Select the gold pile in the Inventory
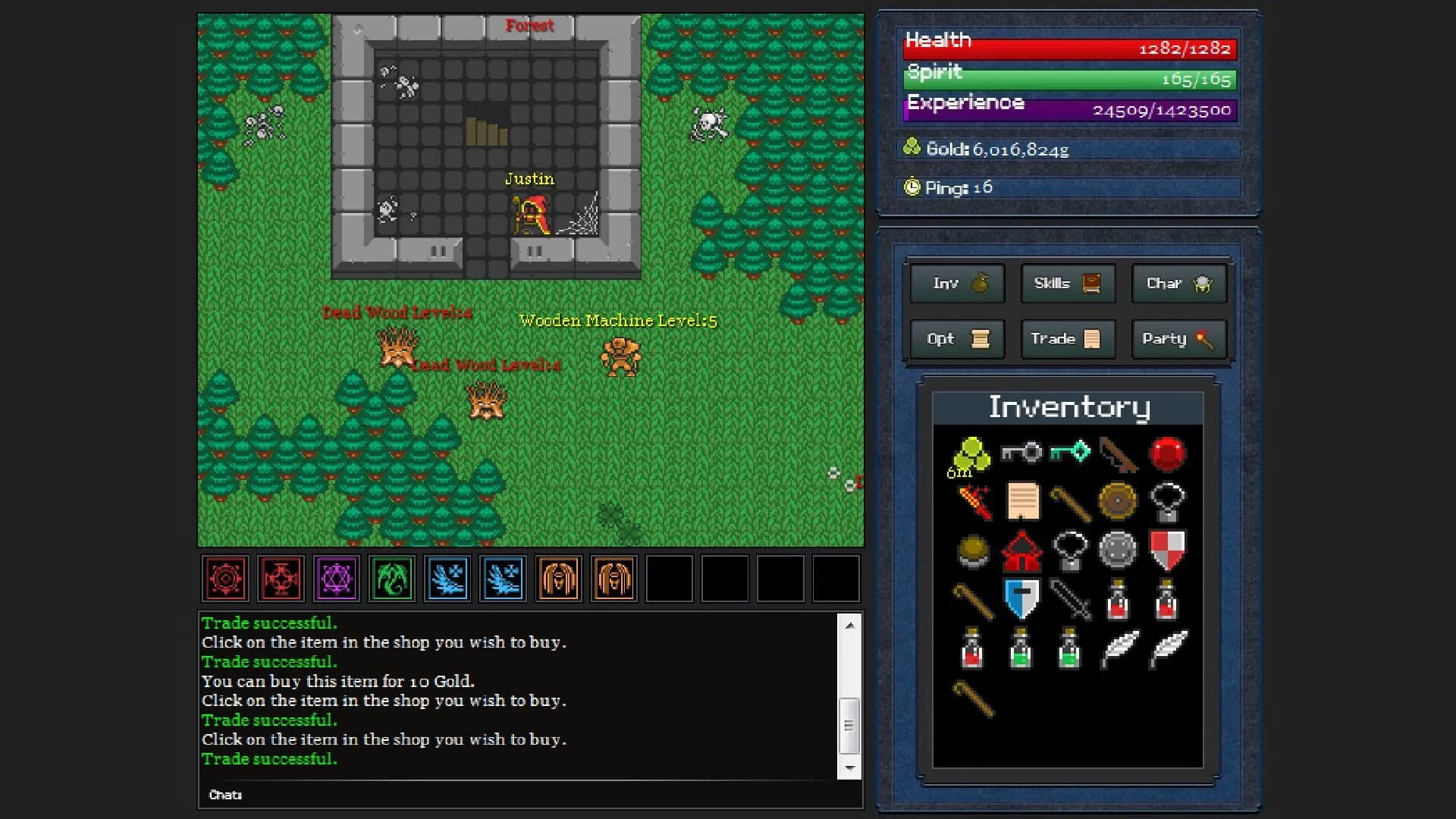The image size is (1456, 819). pyautogui.click(x=973, y=453)
